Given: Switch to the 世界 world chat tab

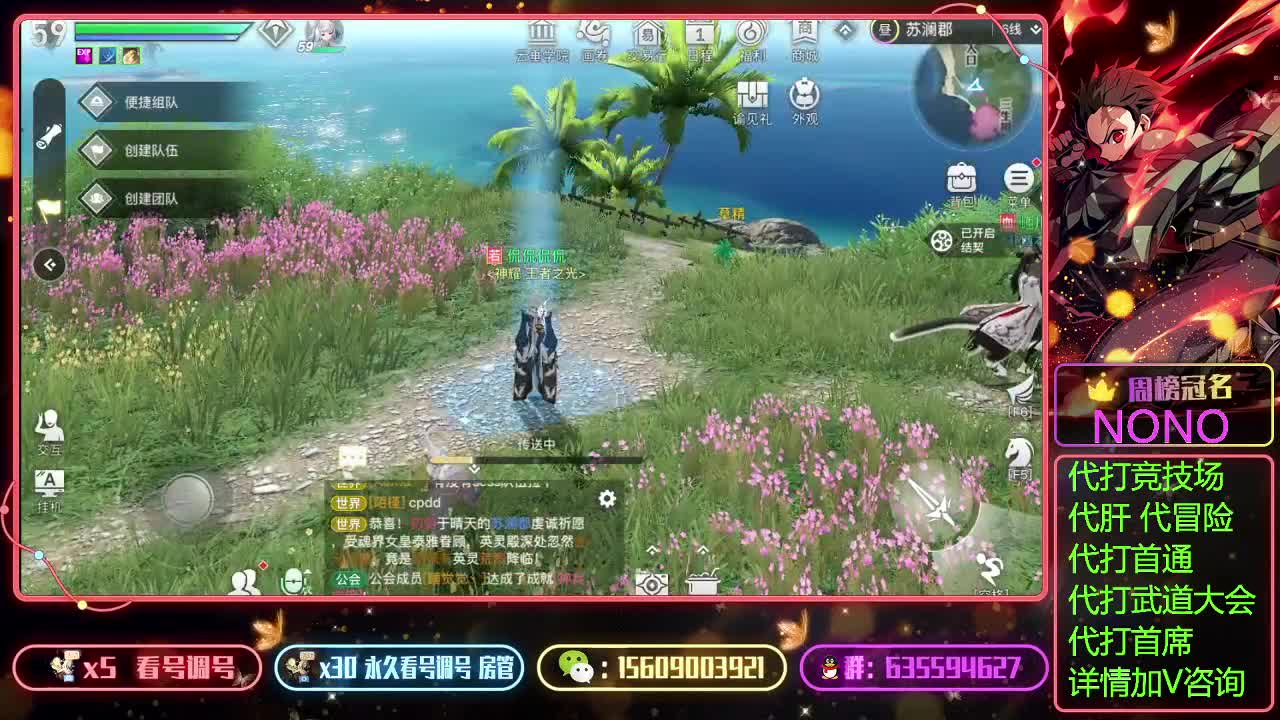Looking at the screenshot, I should click(x=349, y=503).
